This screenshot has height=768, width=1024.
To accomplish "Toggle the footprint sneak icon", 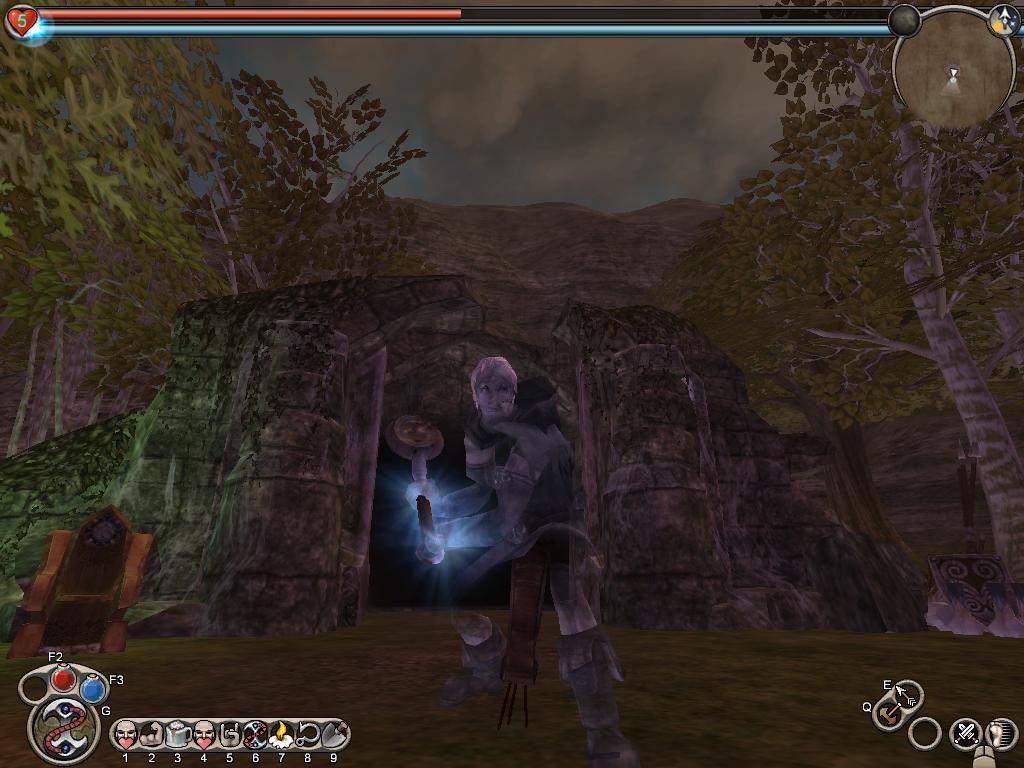I will point(1001,733).
